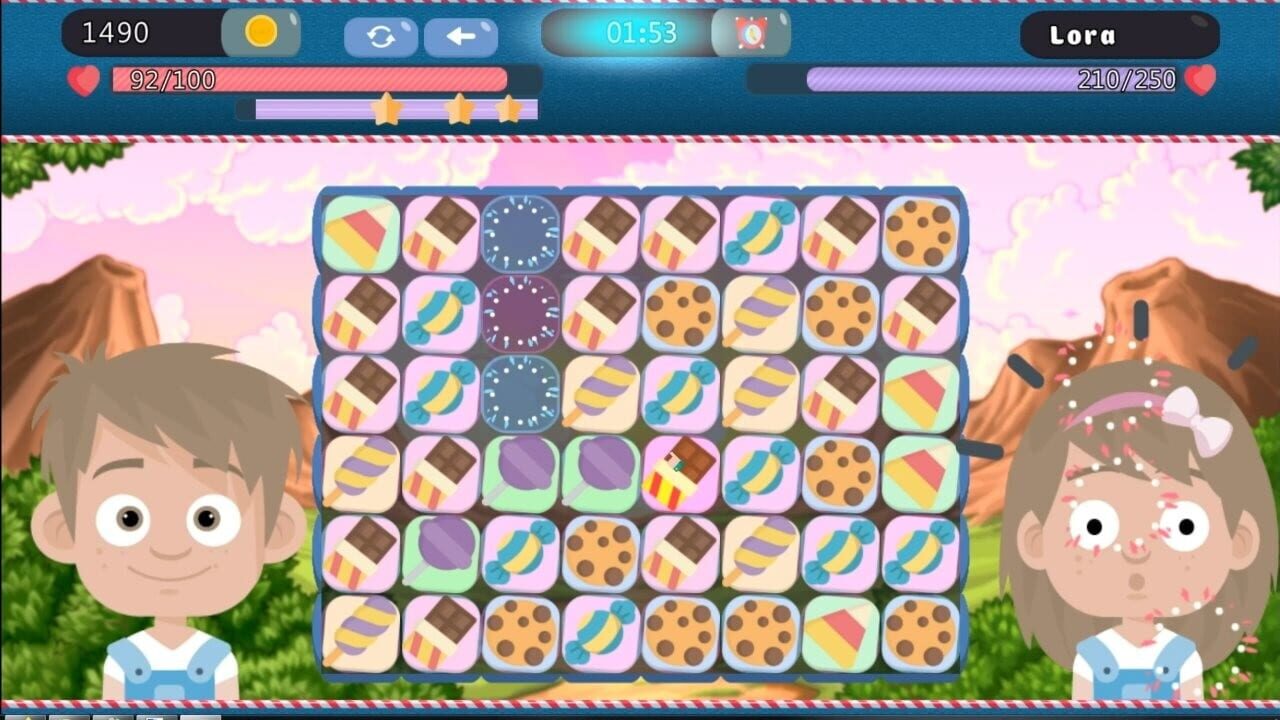Click the heart icon next to Lora's health bar
Viewport: 1280px width, 720px height.
click(x=1198, y=80)
